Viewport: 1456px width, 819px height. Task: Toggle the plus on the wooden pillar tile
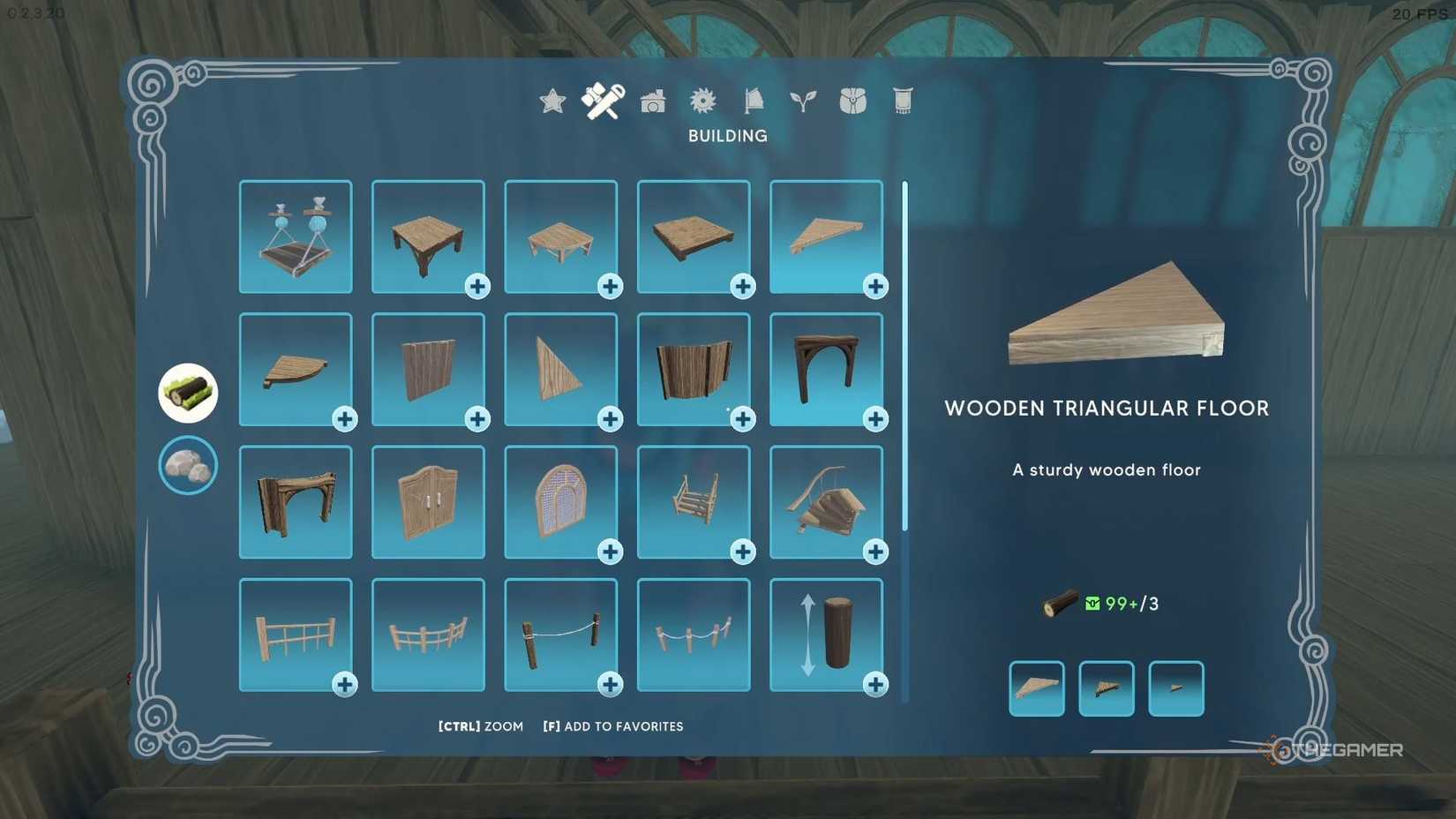click(x=876, y=684)
